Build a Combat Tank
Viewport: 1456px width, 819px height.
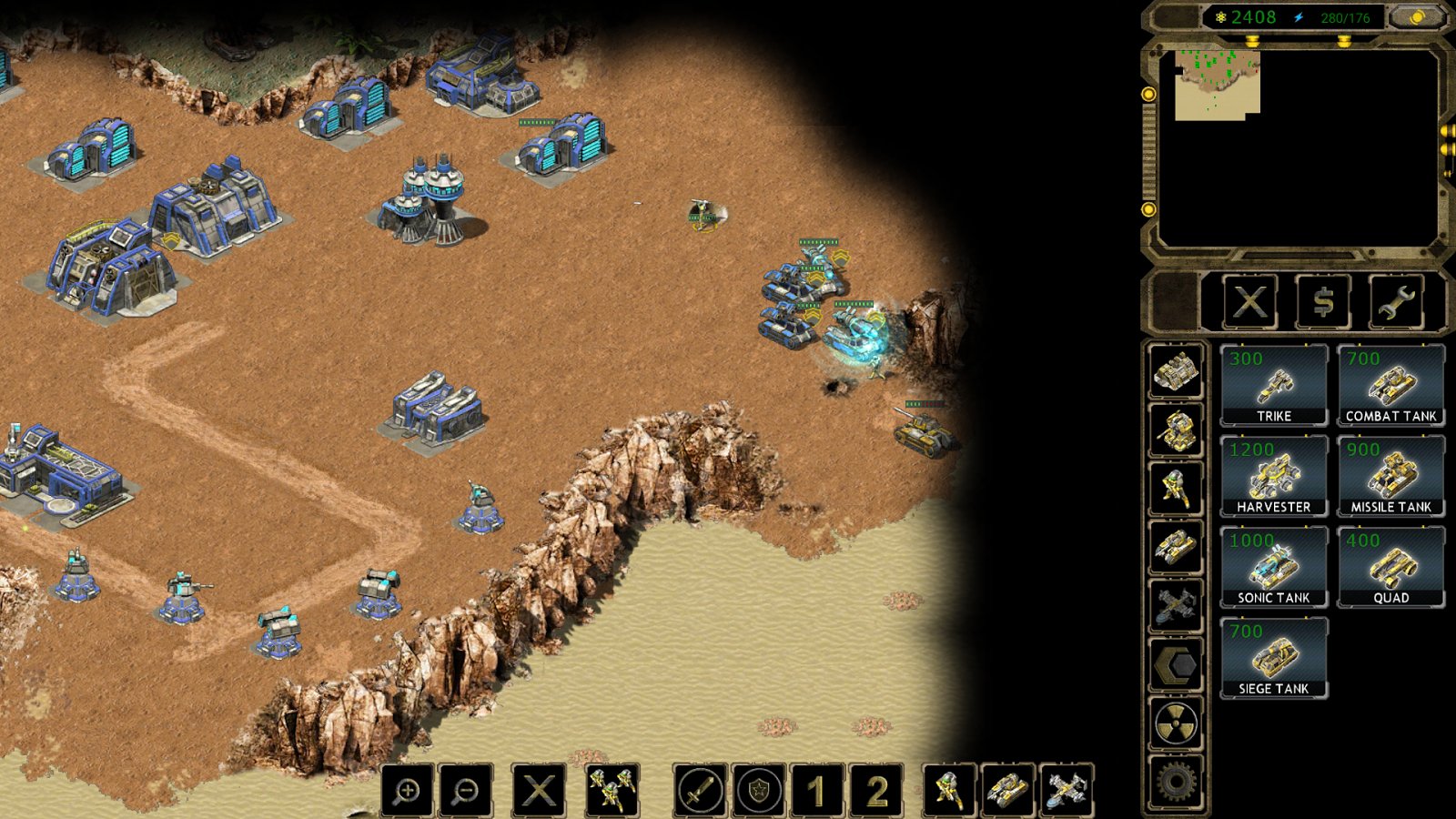(1390, 386)
